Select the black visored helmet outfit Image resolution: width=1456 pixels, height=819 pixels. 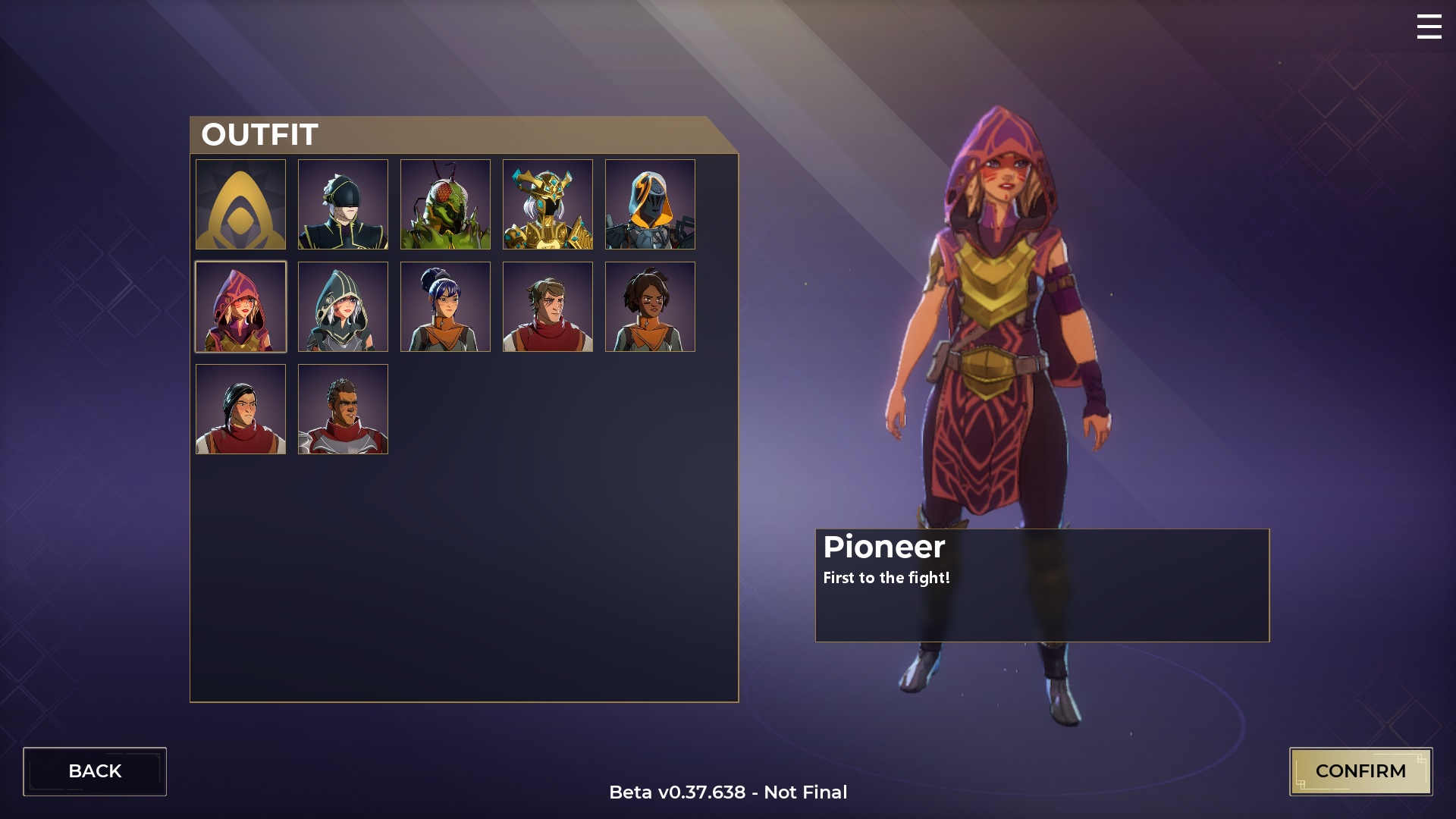pyautogui.click(x=343, y=204)
